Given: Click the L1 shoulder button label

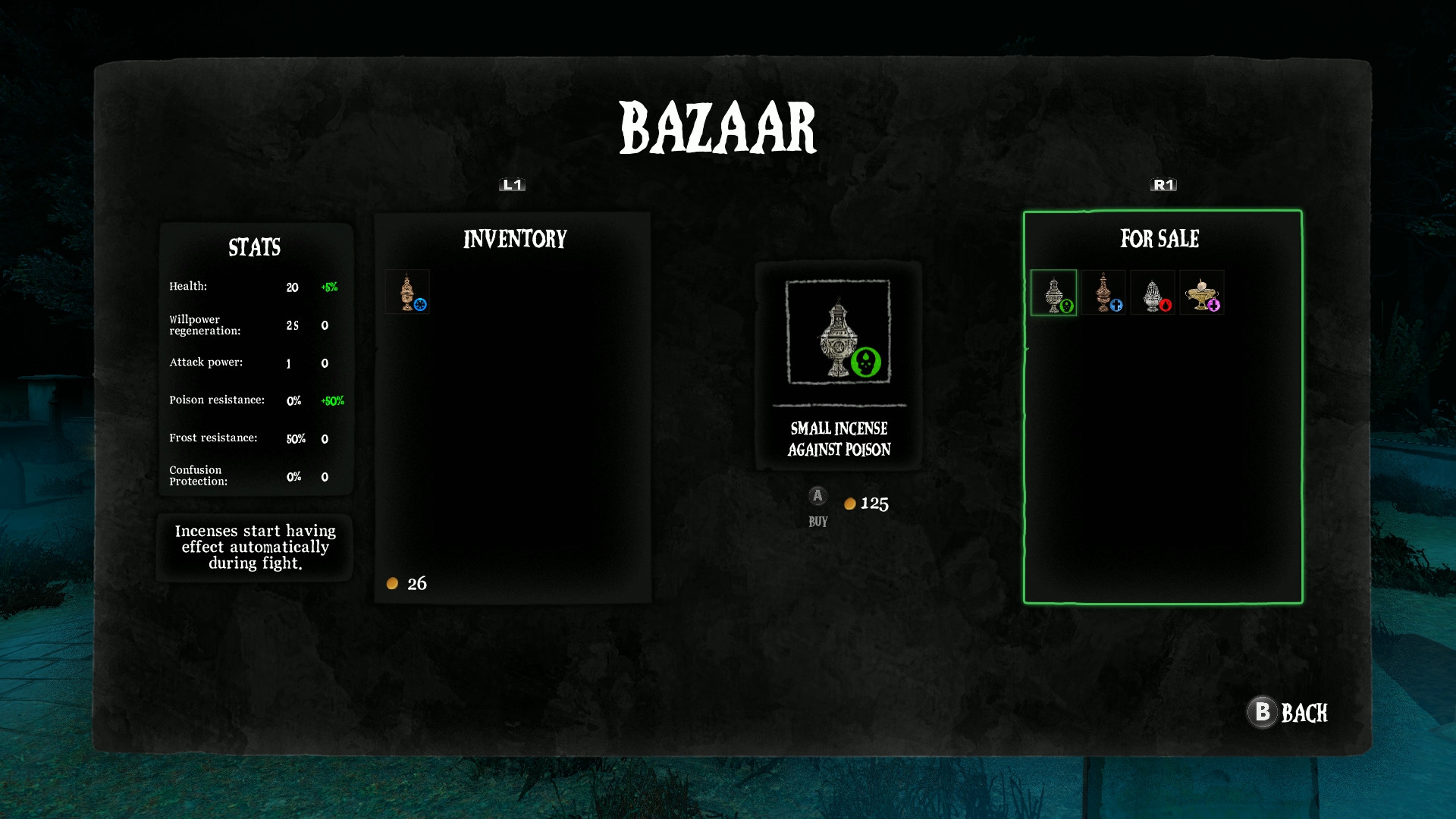Looking at the screenshot, I should [x=512, y=184].
